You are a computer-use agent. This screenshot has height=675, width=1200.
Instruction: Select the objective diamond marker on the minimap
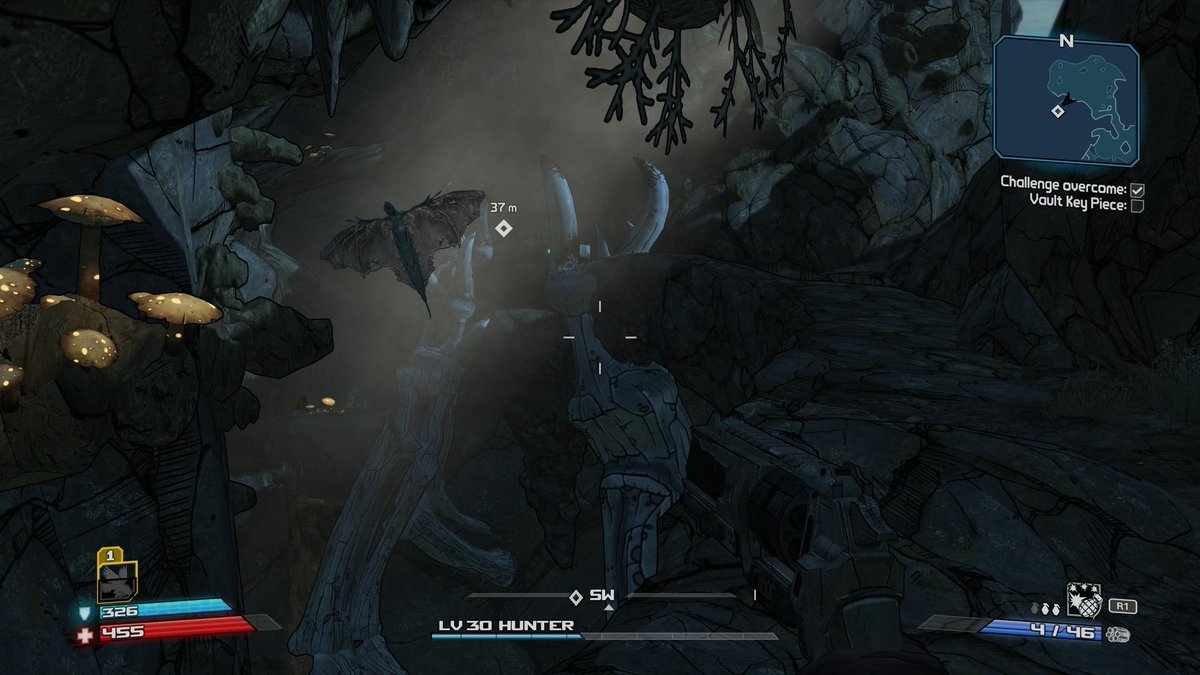[1057, 111]
